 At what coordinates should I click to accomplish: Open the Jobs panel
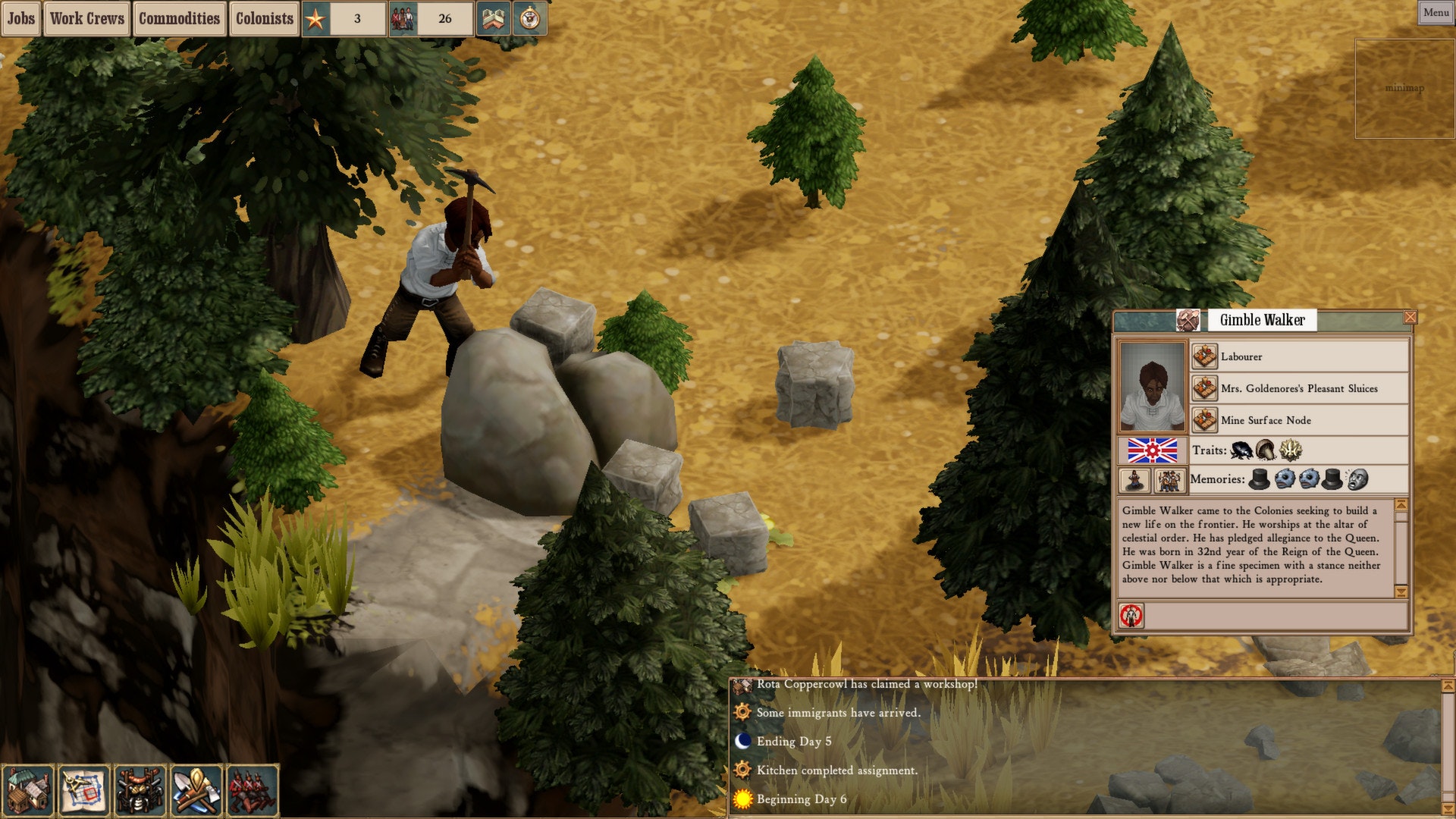click(21, 18)
